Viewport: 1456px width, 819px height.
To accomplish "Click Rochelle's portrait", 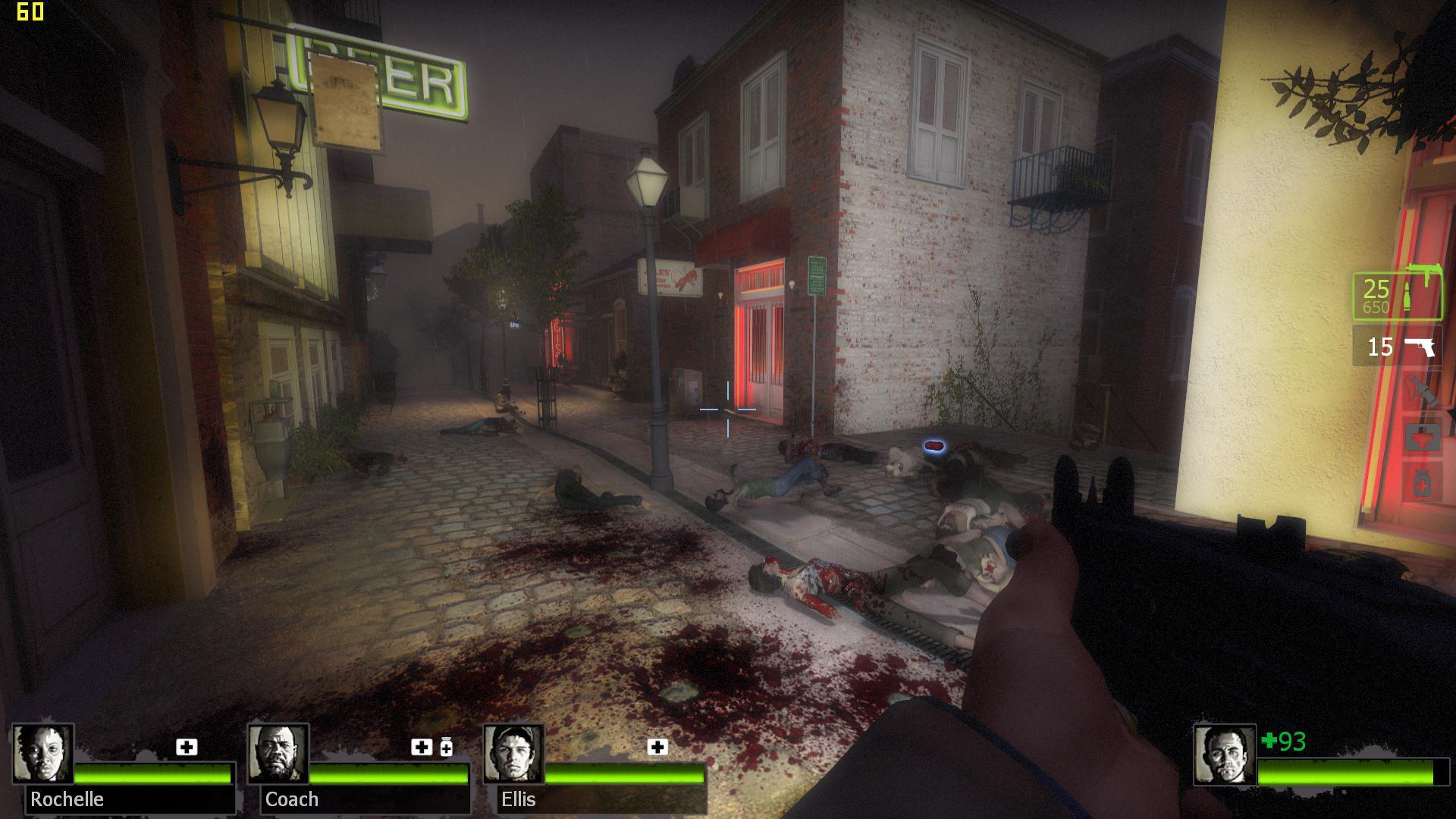I will [x=43, y=754].
